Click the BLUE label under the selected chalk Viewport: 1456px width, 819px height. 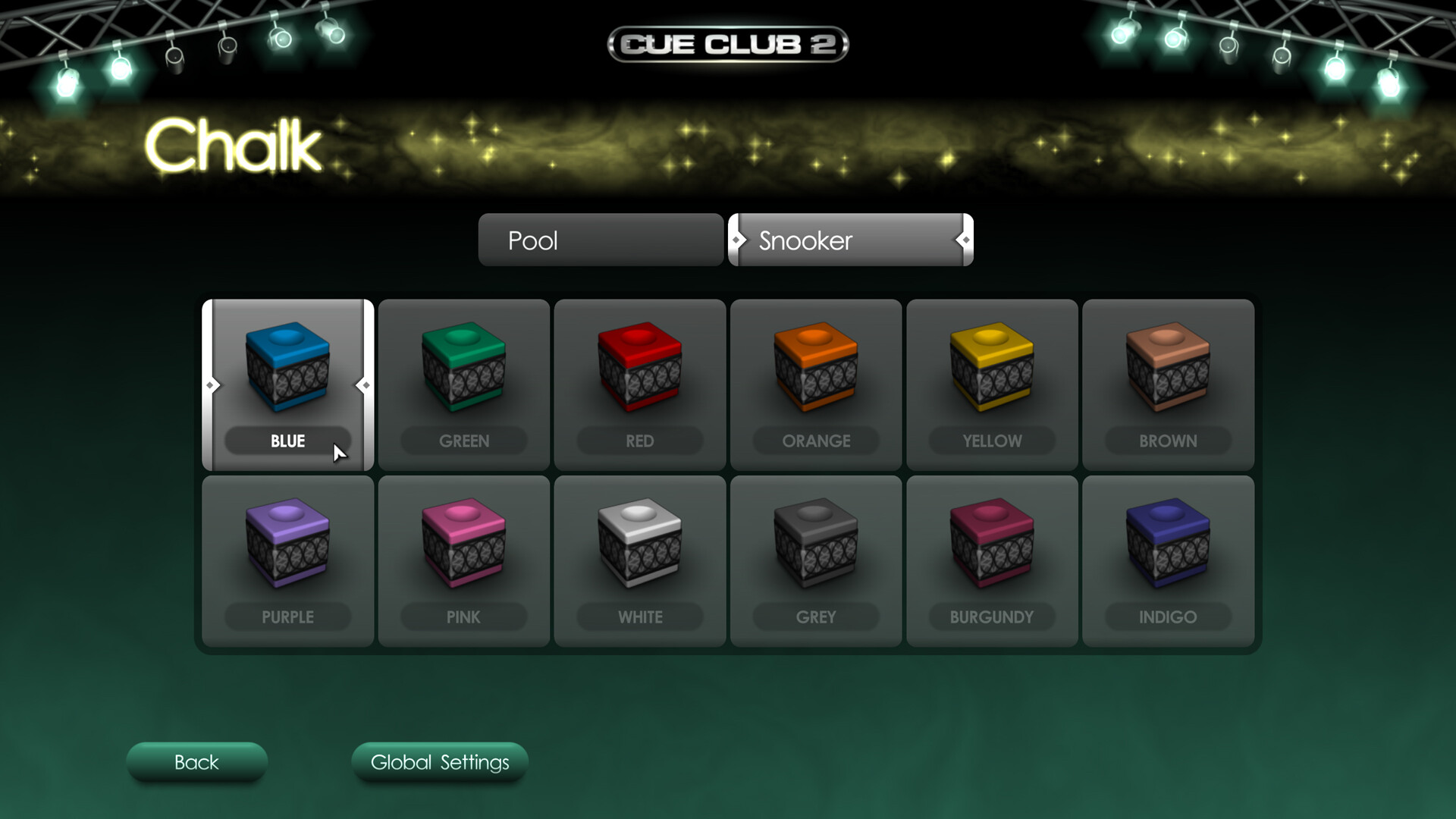[x=287, y=441]
